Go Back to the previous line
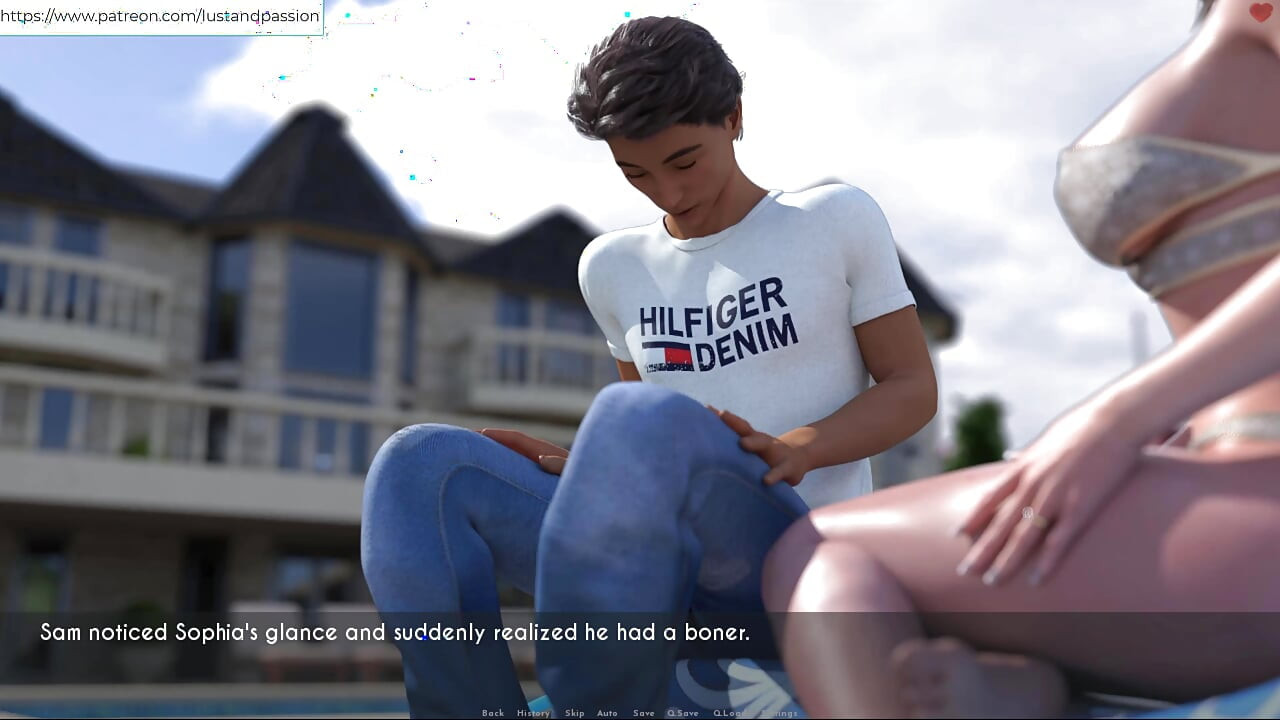The height and width of the screenshot is (720, 1280). pyautogui.click(x=492, y=713)
